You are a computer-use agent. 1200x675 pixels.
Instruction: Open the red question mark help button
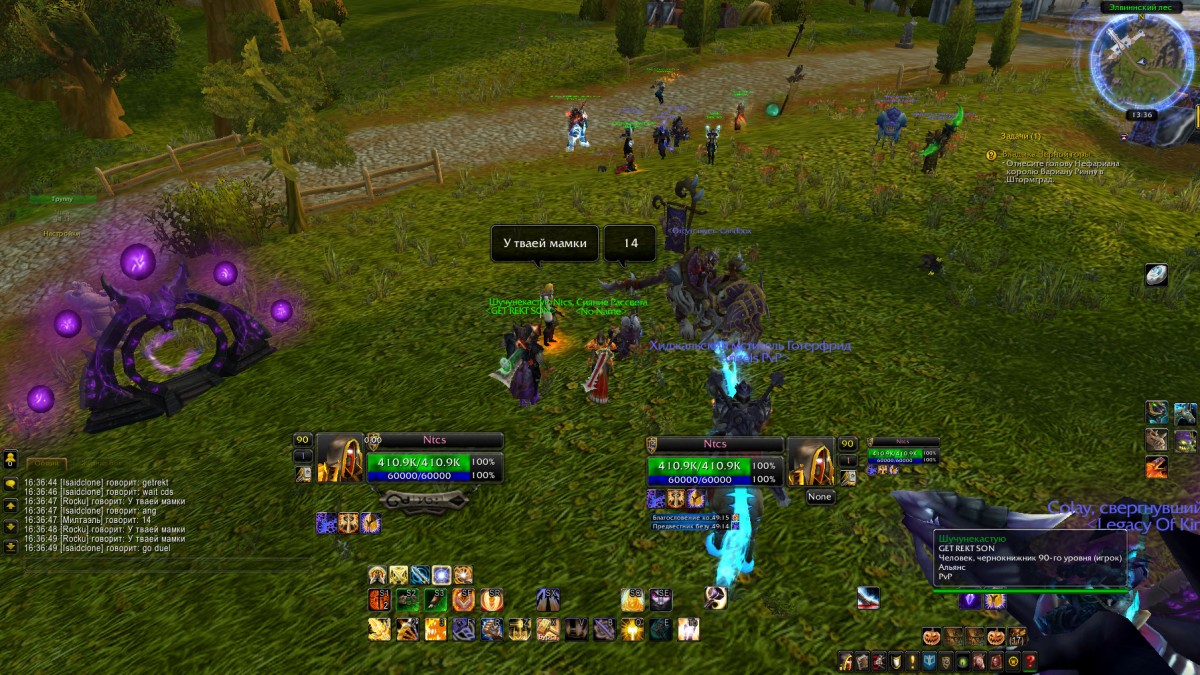pyautogui.click(x=1029, y=662)
